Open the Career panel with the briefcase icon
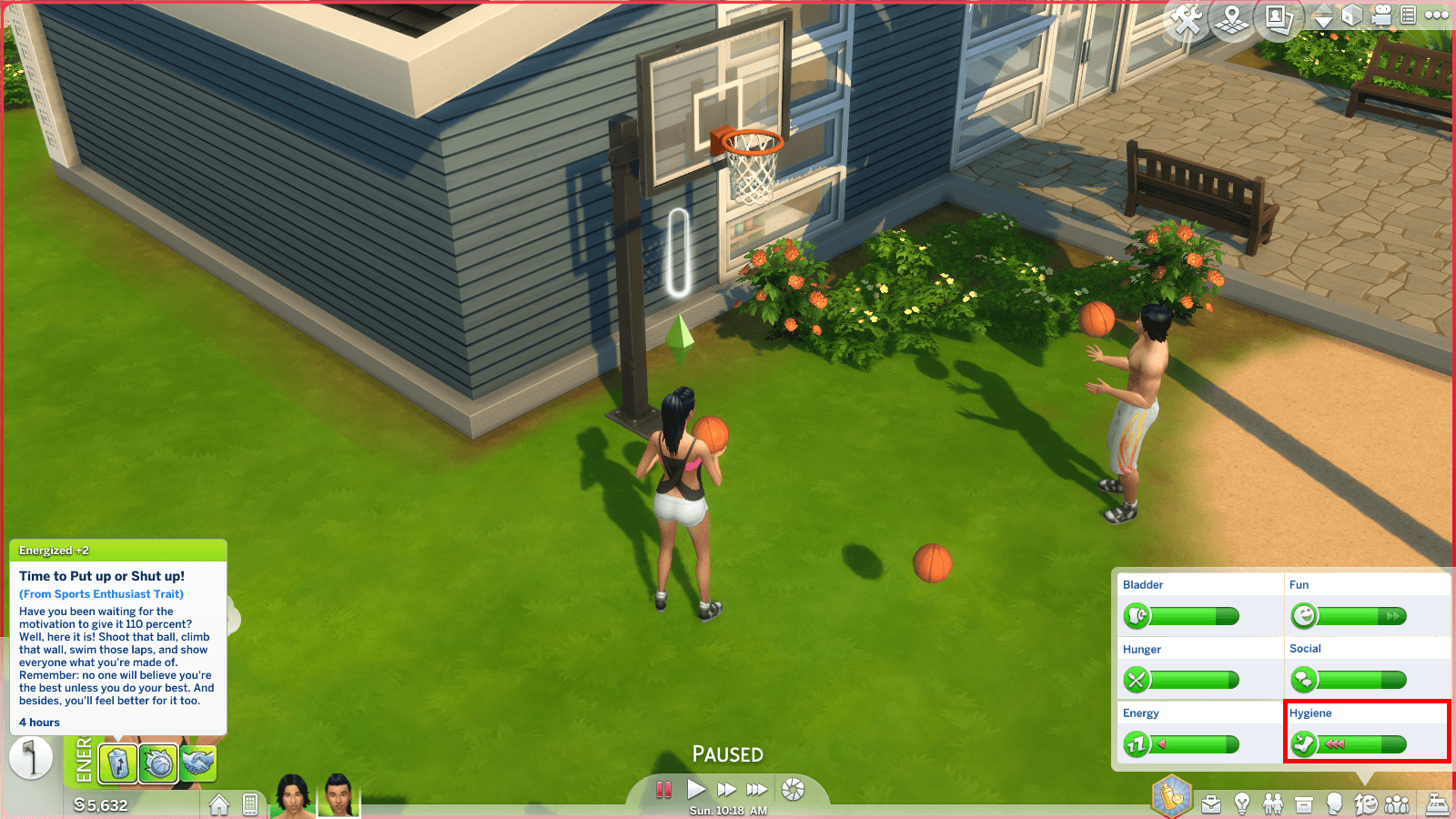 1211,803
